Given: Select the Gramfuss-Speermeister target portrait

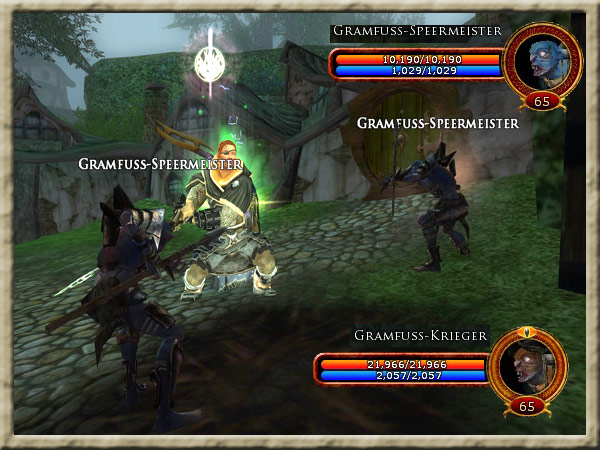Looking at the screenshot, I should 543,60.
